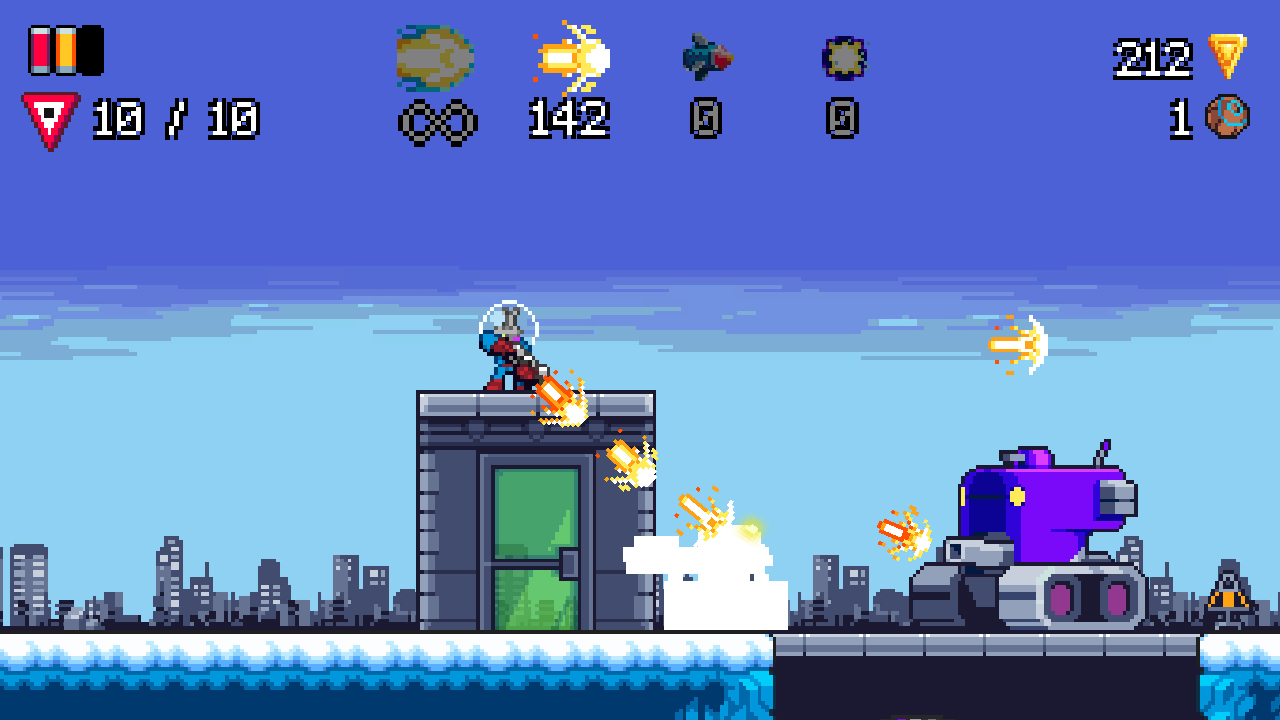Click the battery-style health indicator top-left
1280x720 pixels.
[66, 48]
